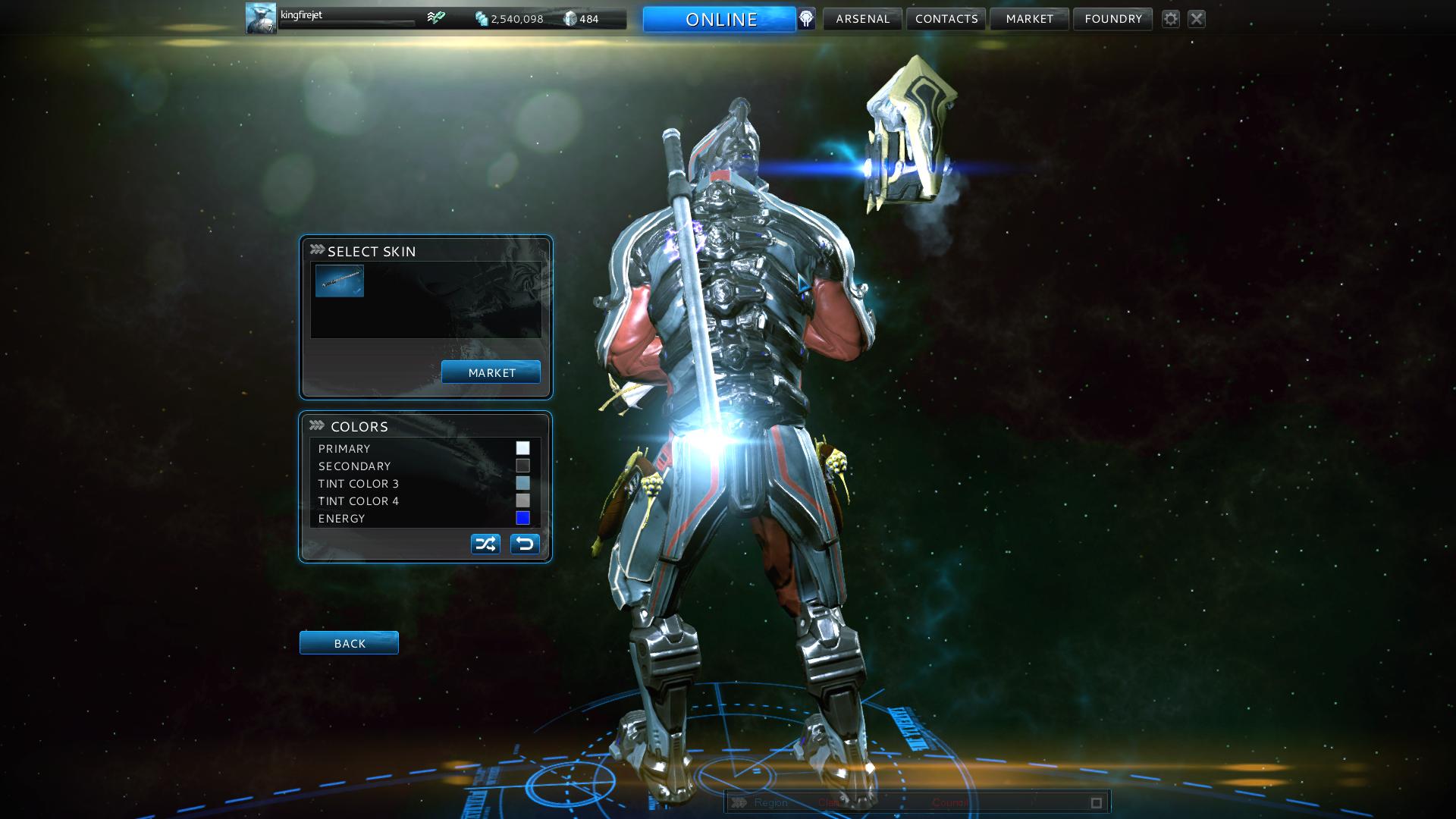The image size is (1456, 819).
Task: Change the Secondary color swatch
Action: 522,466
